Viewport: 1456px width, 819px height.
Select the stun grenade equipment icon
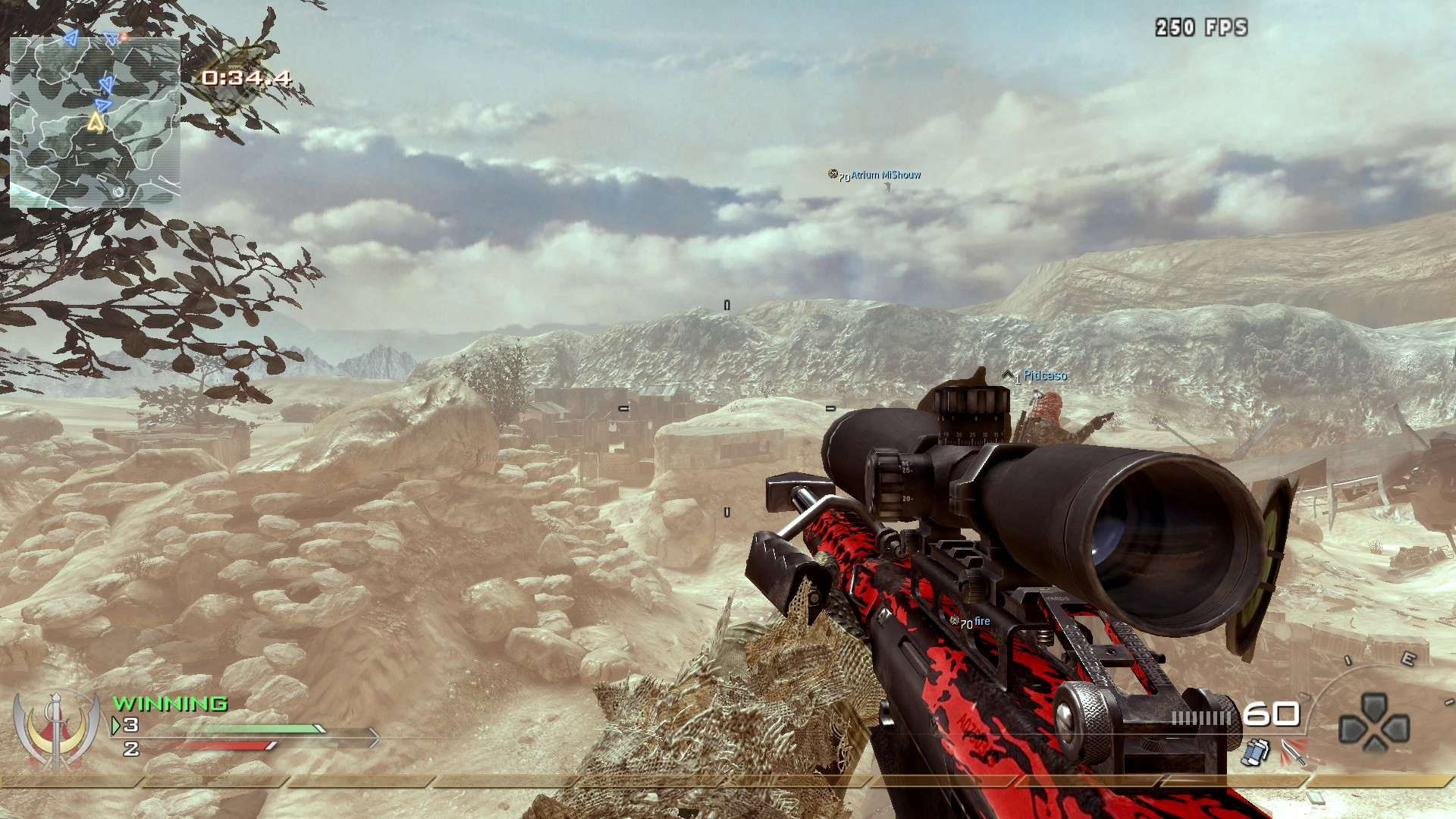click(x=1254, y=752)
